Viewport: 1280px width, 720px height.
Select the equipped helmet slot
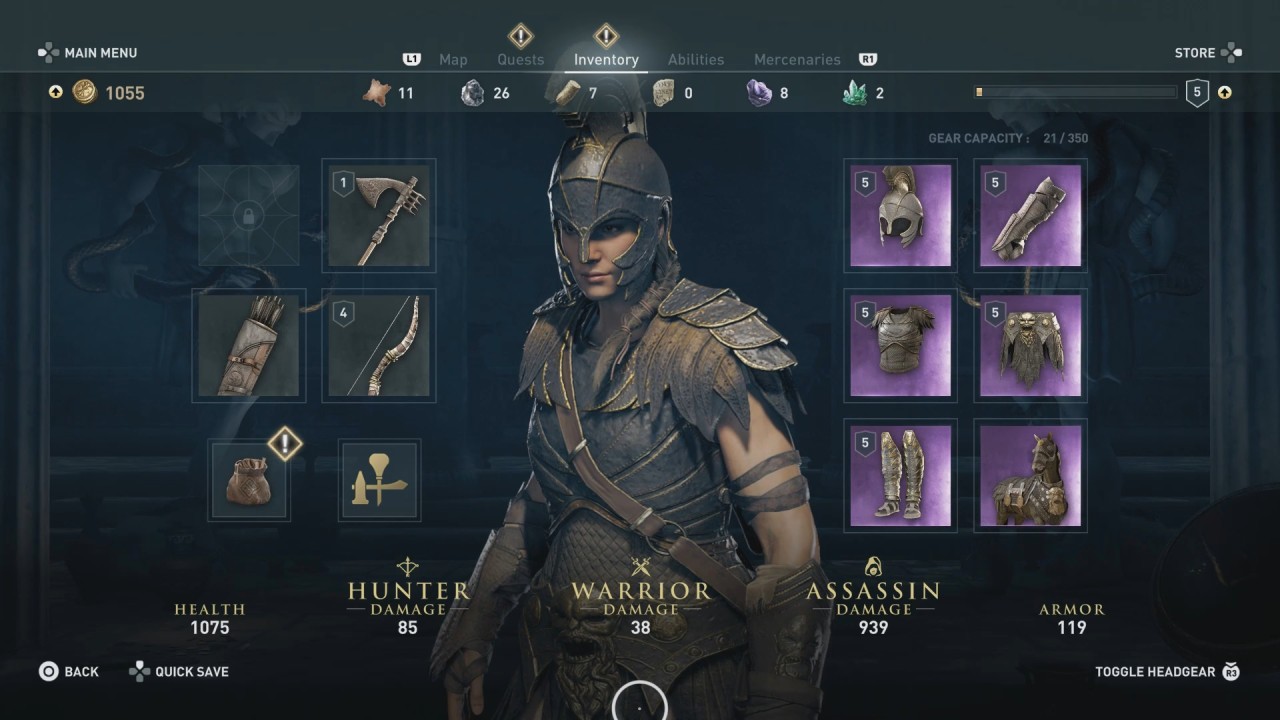900,216
